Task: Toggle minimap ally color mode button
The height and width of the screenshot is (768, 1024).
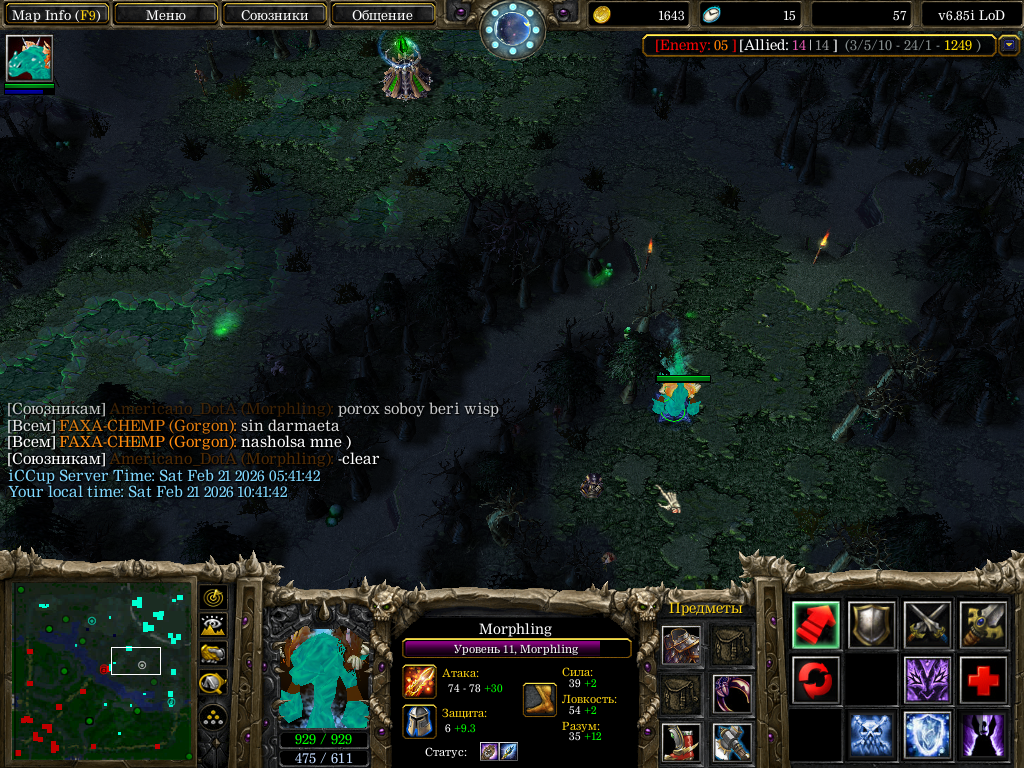Action: tap(213, 654)
